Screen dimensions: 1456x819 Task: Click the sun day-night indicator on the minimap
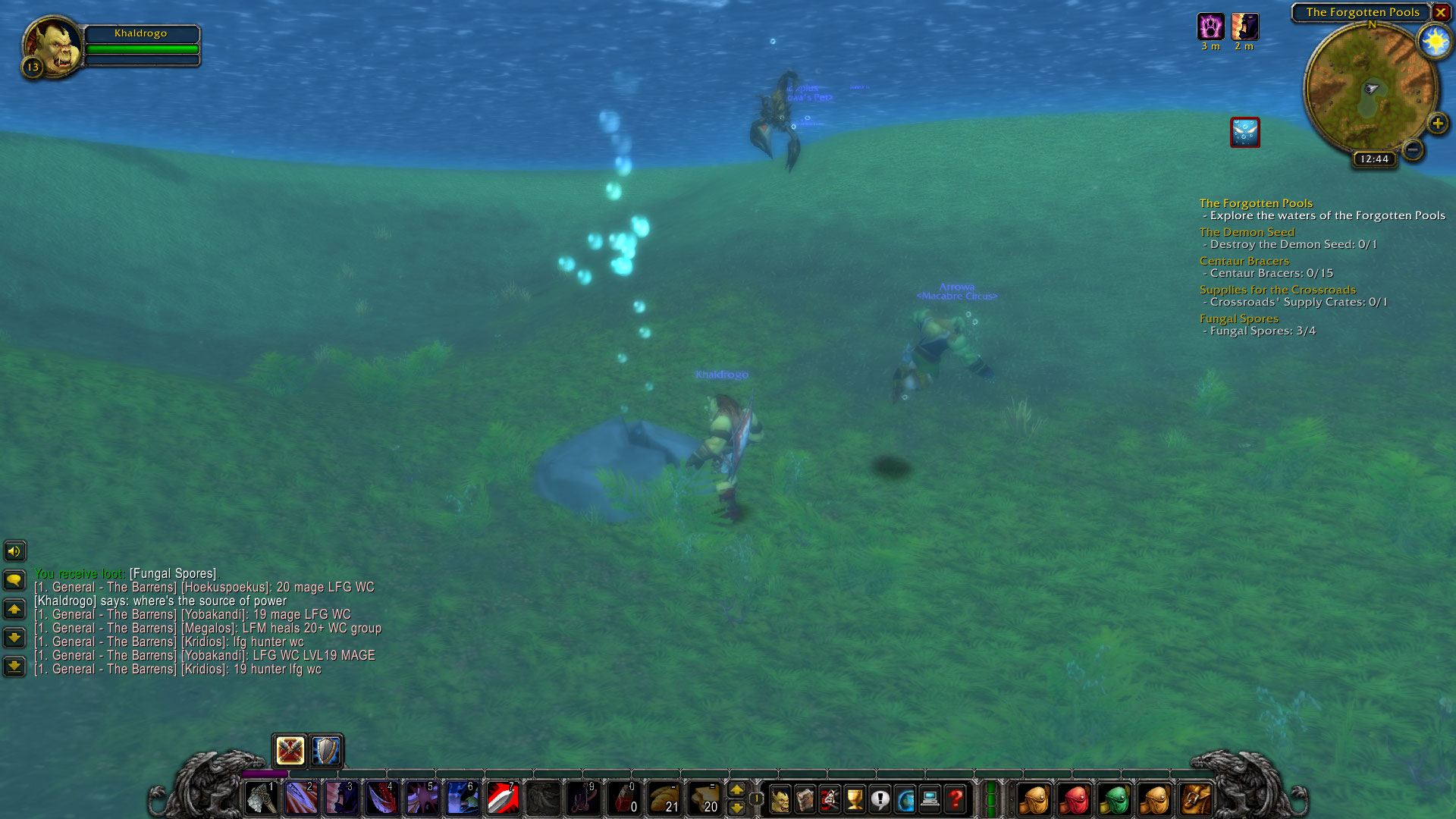[x=1434, y=41]
